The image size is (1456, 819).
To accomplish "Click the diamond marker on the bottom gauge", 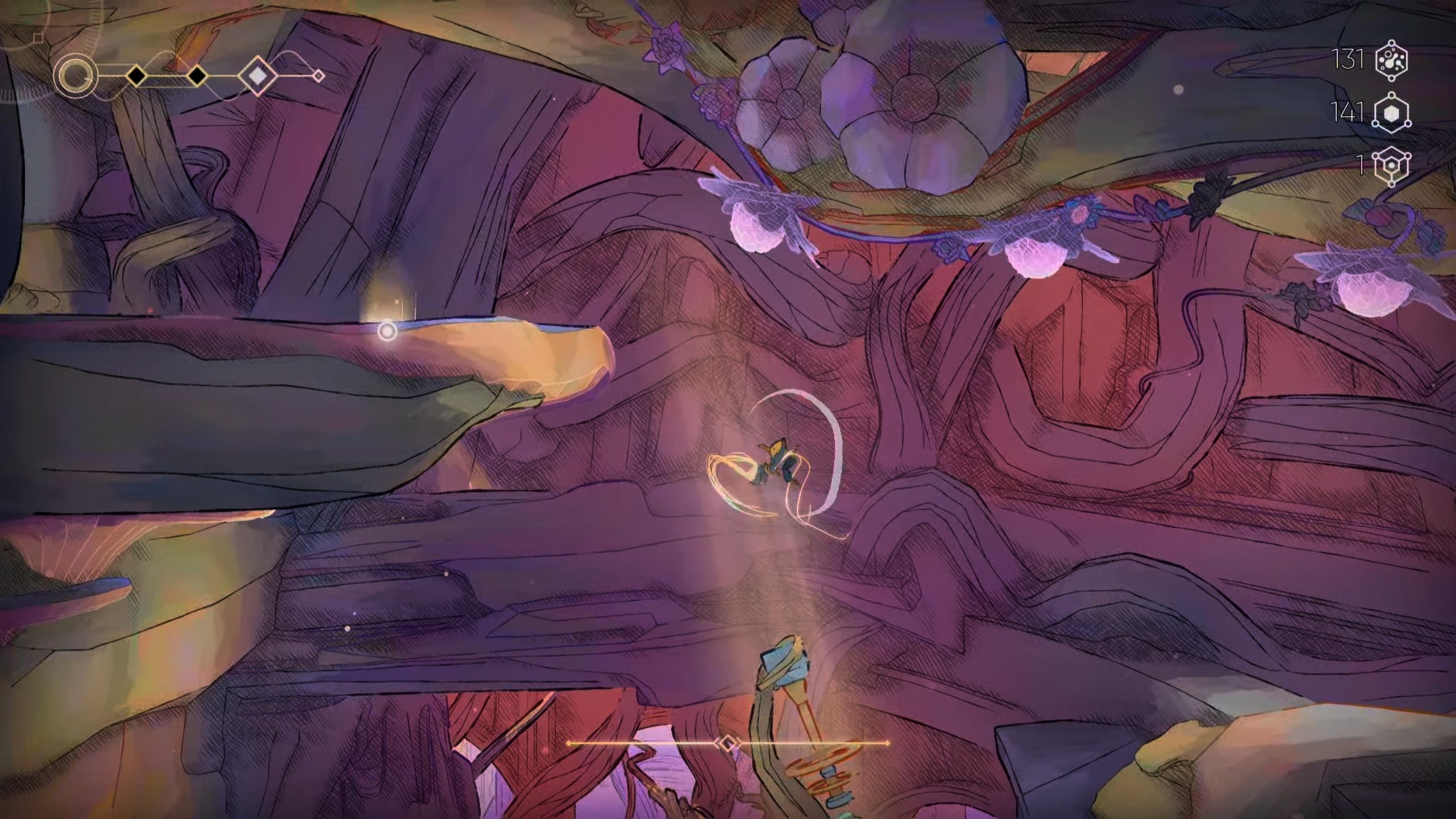I will [727, 743].
